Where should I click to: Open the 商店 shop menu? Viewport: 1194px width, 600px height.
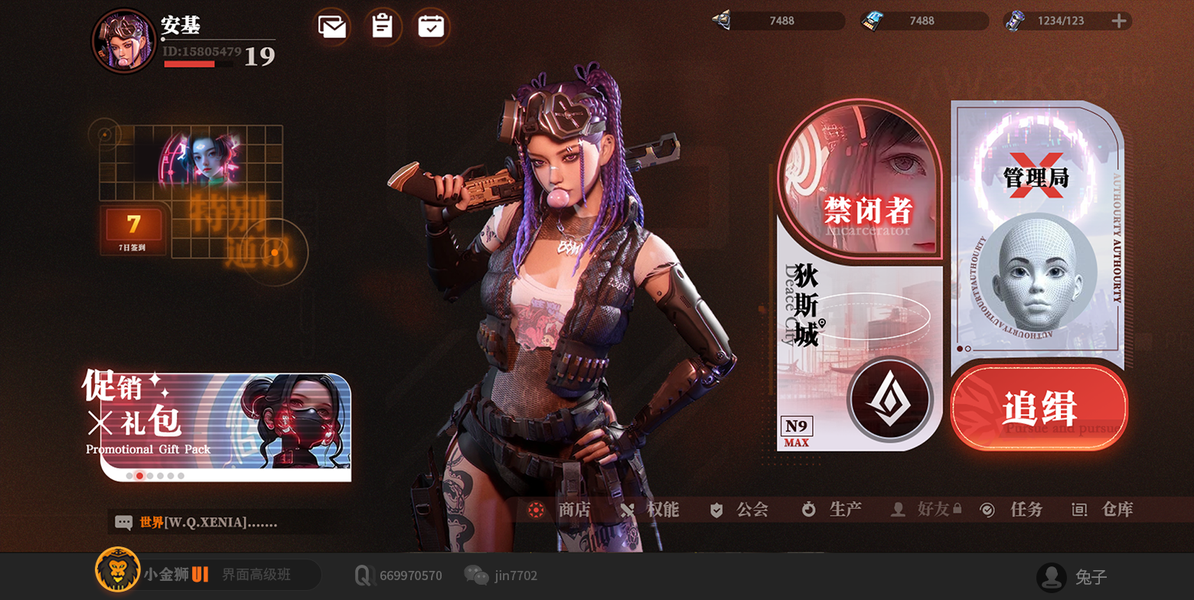tap(562, 510)
